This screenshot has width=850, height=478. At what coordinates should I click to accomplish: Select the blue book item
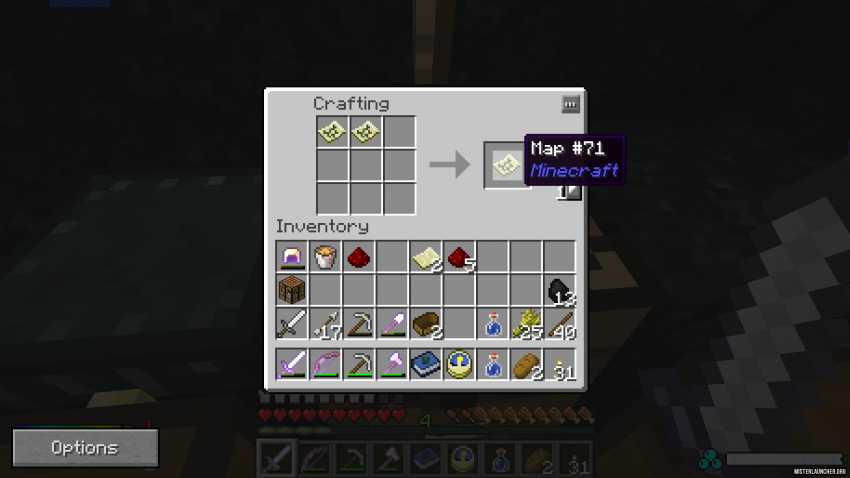point(425,364)
